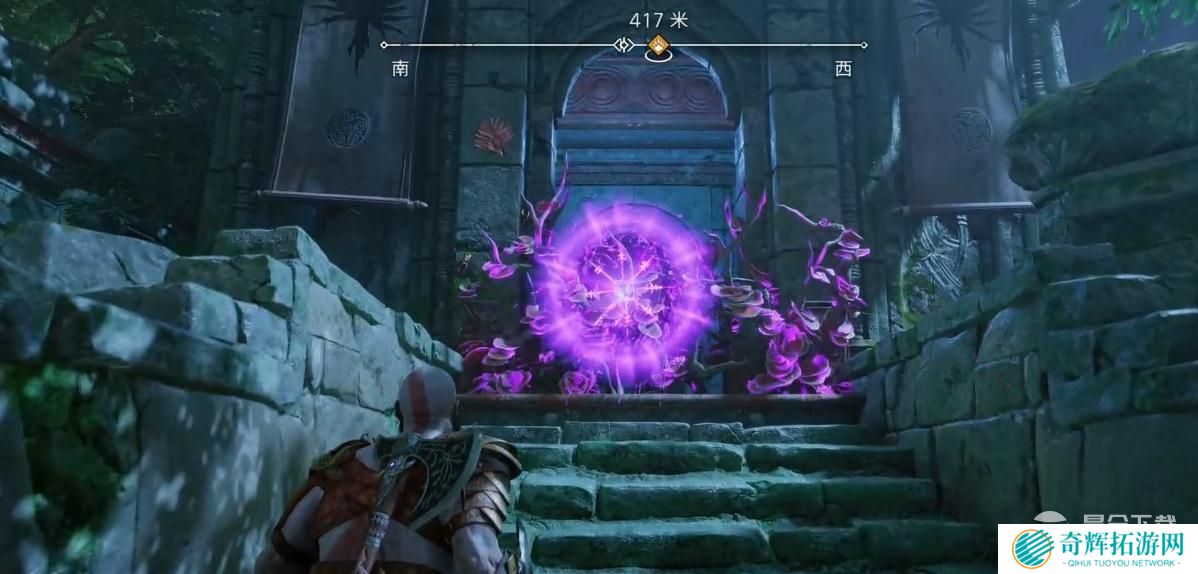This screenshot has height=574, width=1198.
Task: Select the white diamond compass marker
Action: [624, 45]
